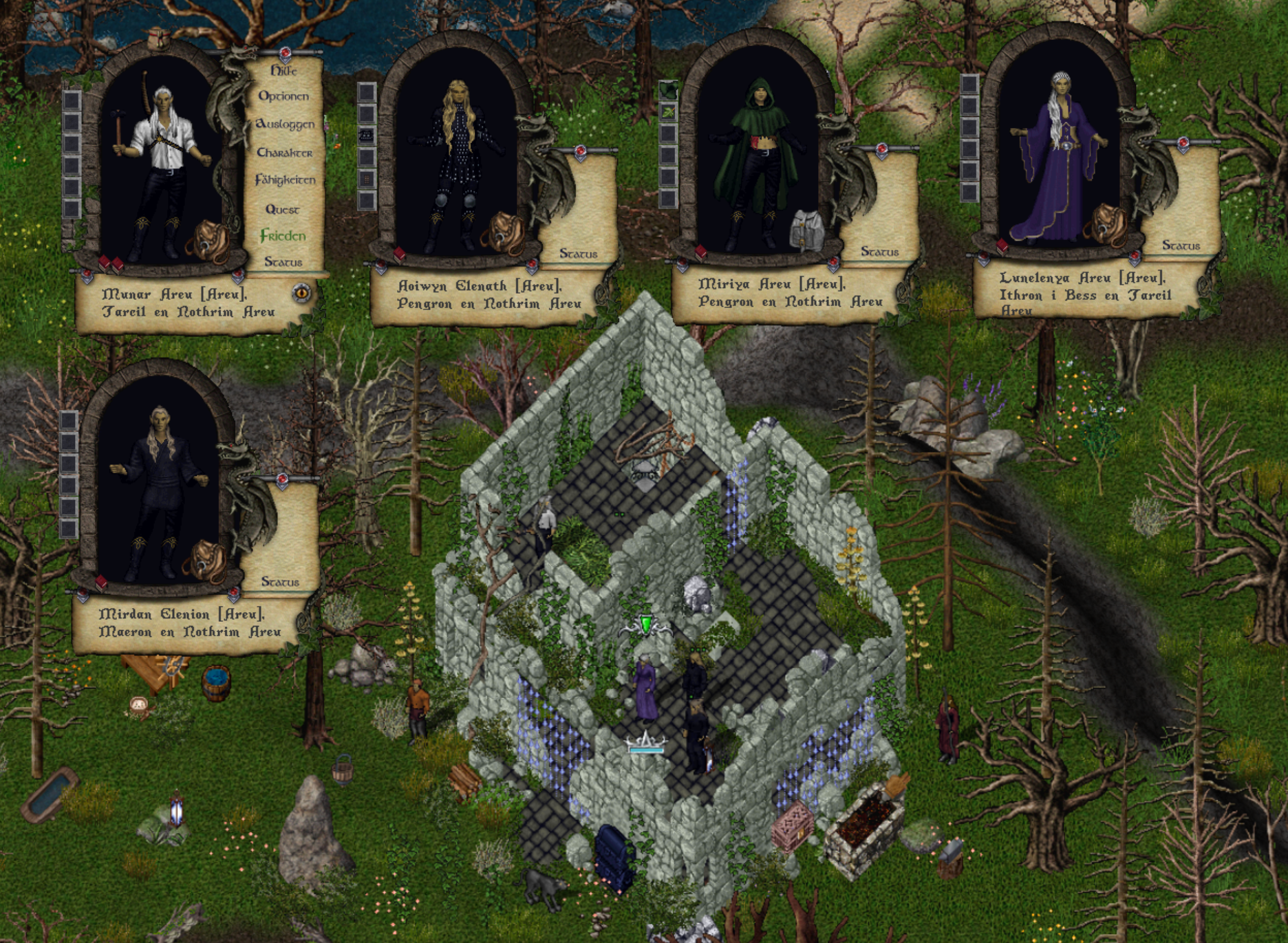Show Status for Aoiwyn Elenath
This screenshot has width=1288, height=943.
578,254
